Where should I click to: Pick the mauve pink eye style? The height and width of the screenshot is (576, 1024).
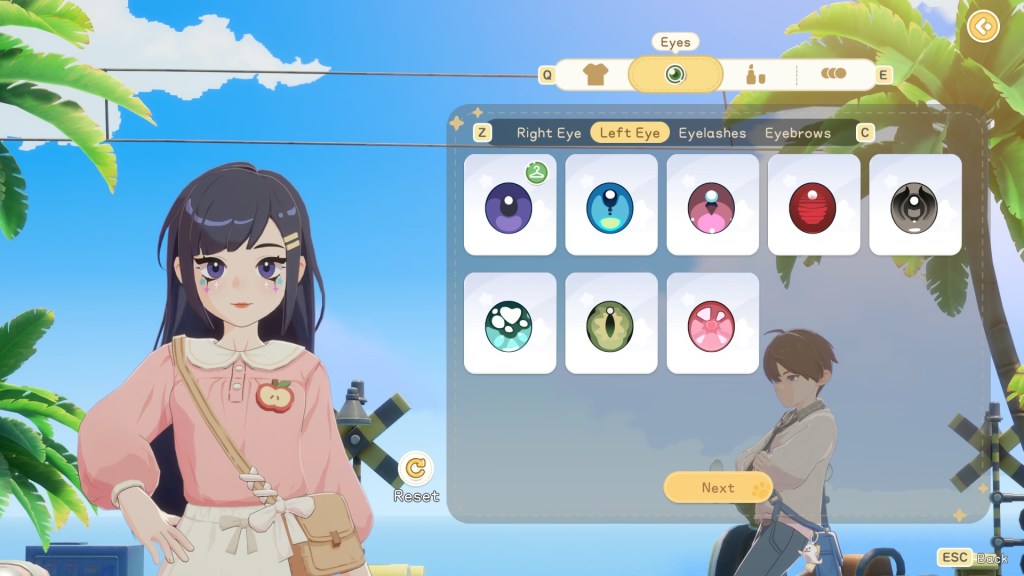tap(712, 205)
